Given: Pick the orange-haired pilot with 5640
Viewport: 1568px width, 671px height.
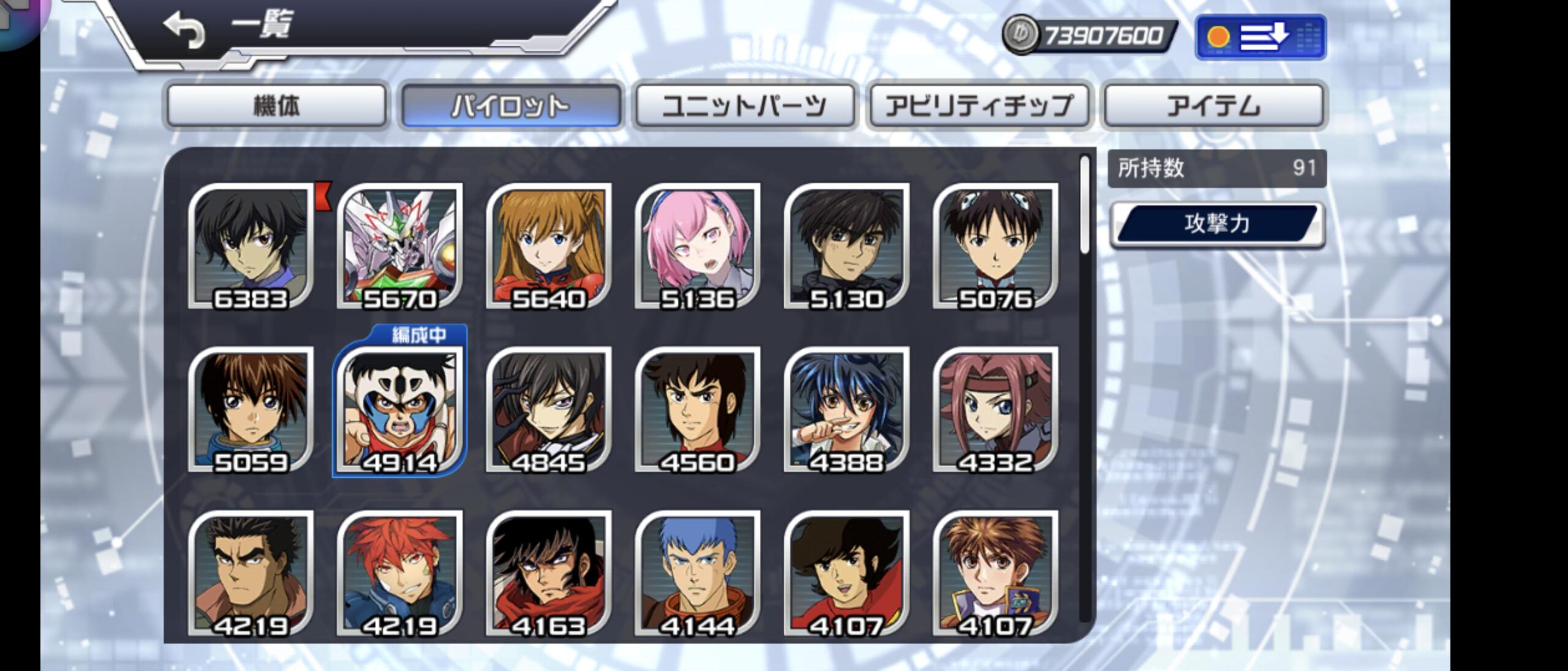Looking at the screenshot, I should point(549,246).
